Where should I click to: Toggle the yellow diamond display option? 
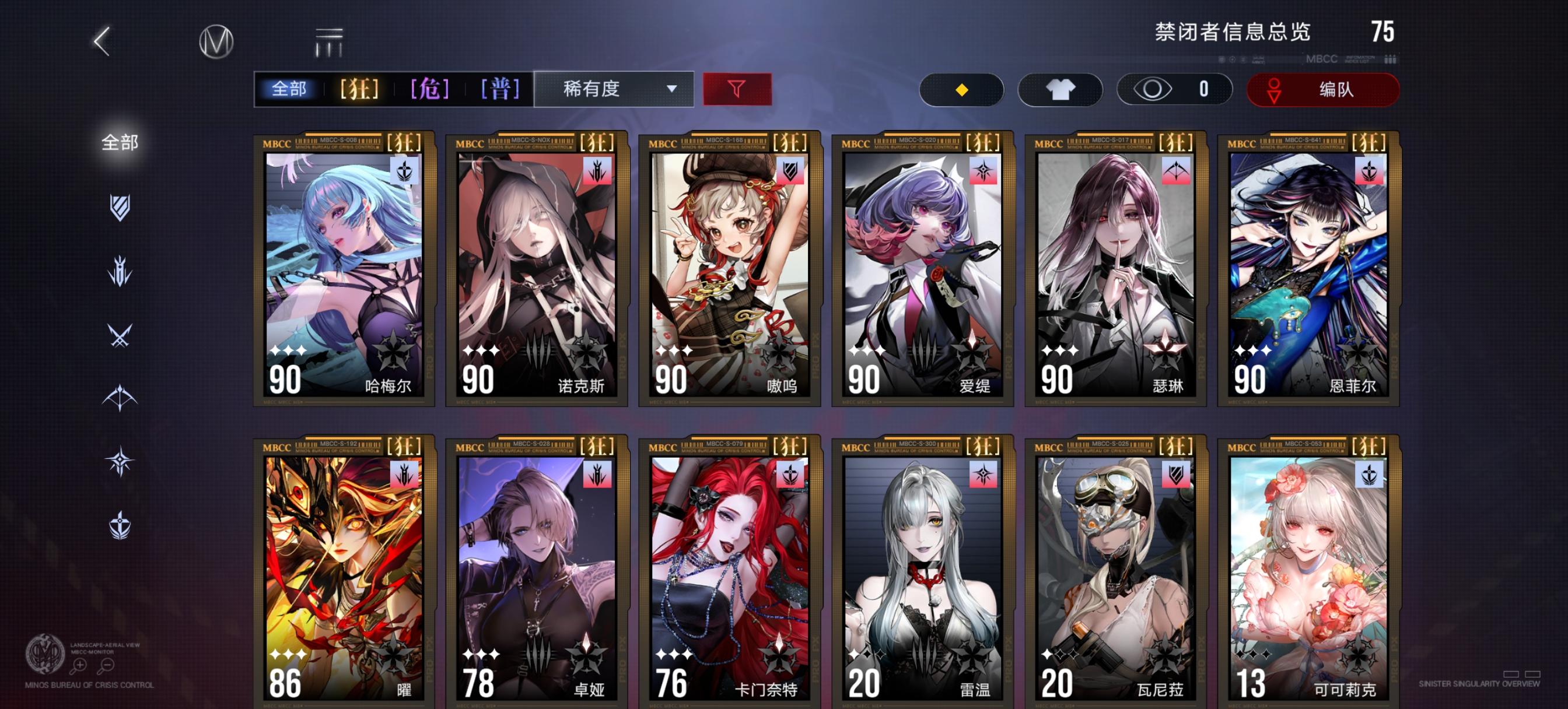(x=962, y=89)
